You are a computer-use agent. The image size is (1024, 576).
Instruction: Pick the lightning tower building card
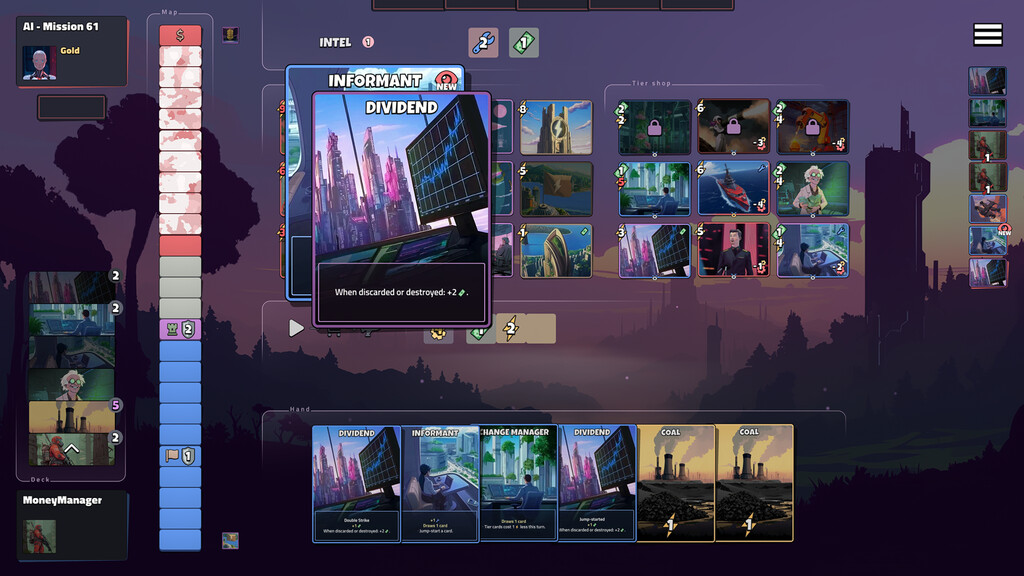coord(556,128)
